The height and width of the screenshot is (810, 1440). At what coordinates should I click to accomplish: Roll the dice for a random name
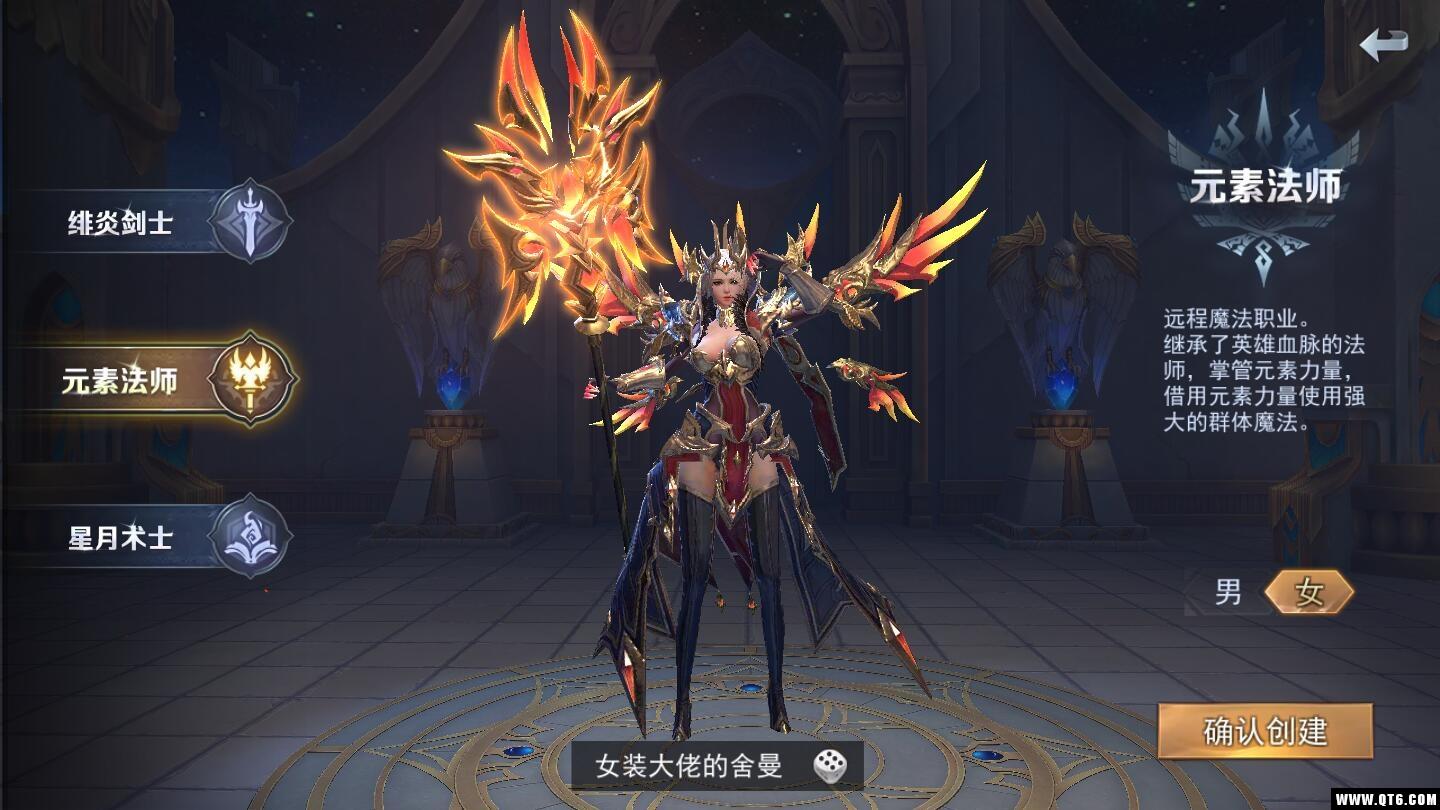(x=829, y=767)
